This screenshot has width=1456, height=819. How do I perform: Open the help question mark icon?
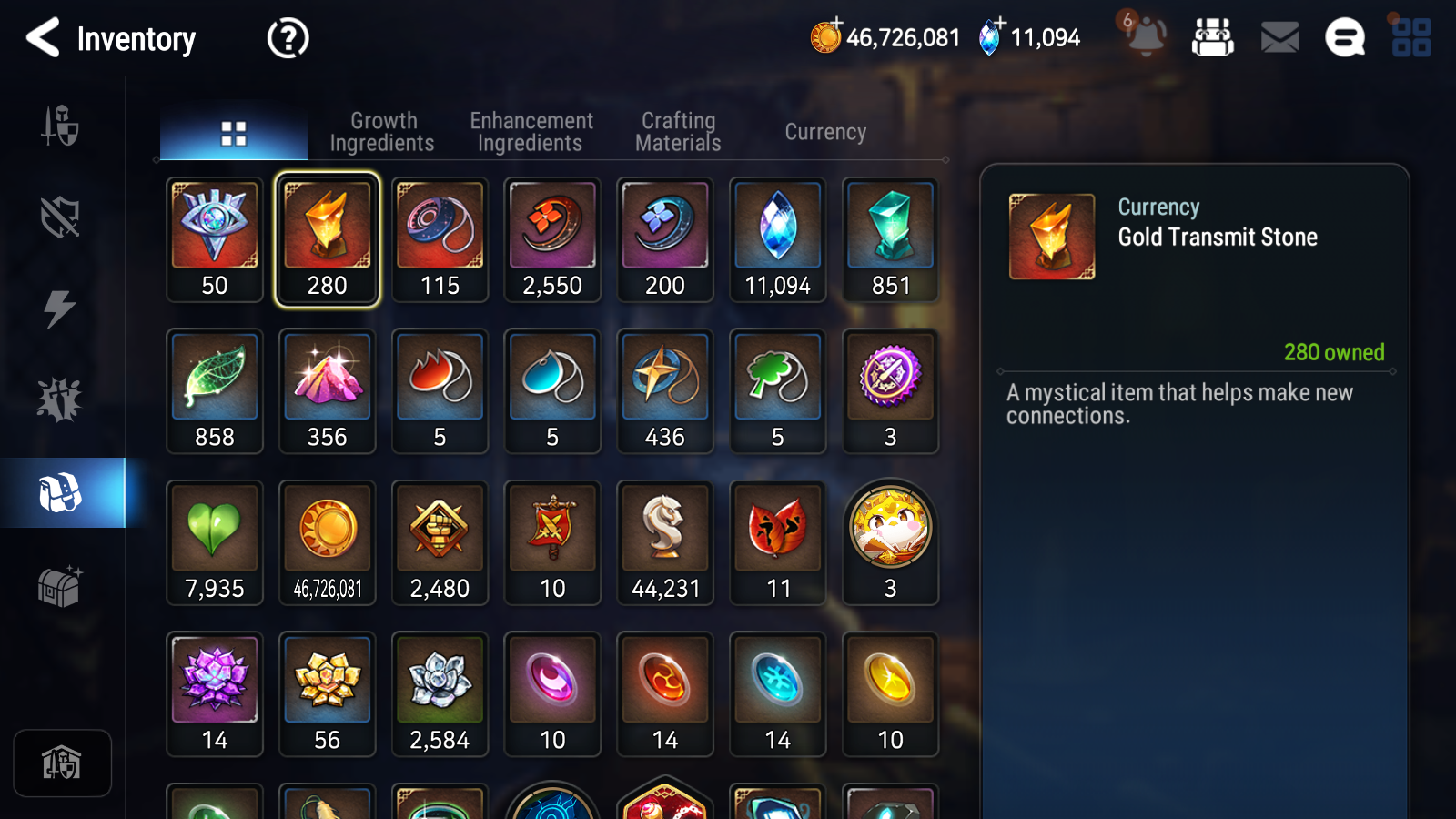coord(286,38)
